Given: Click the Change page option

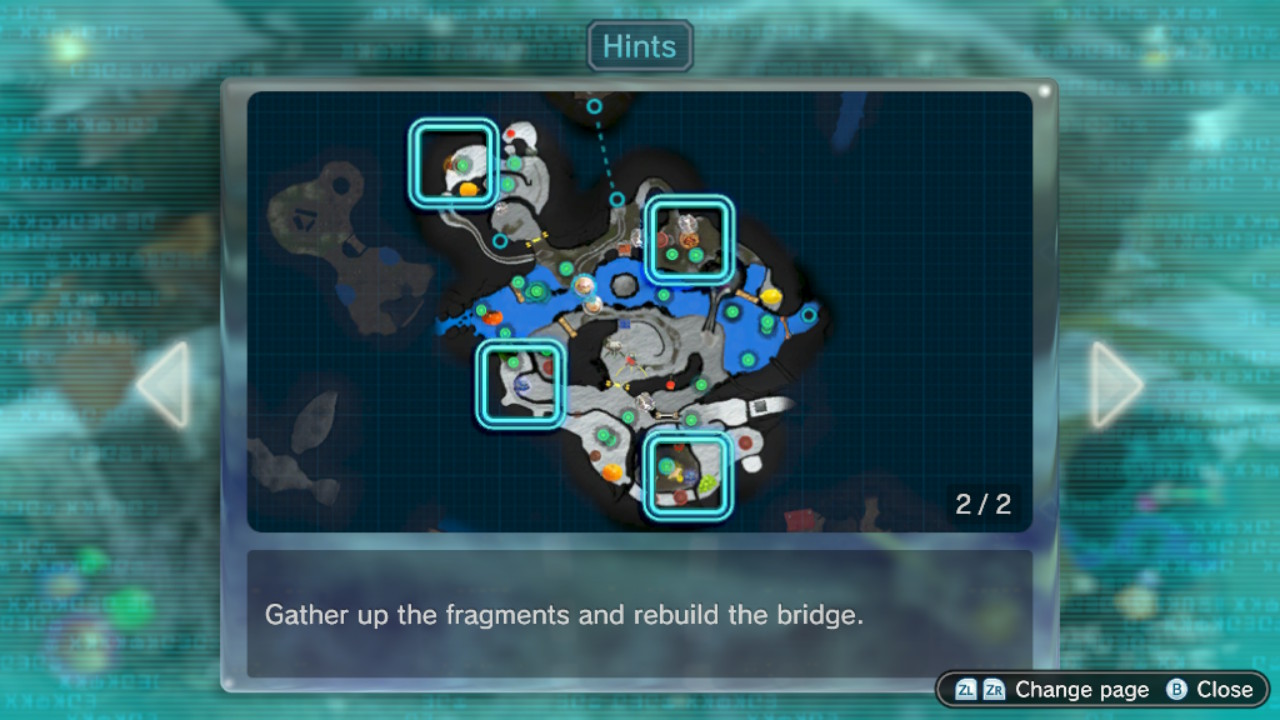Looking at the screenshot, I should coord(1081,690).
